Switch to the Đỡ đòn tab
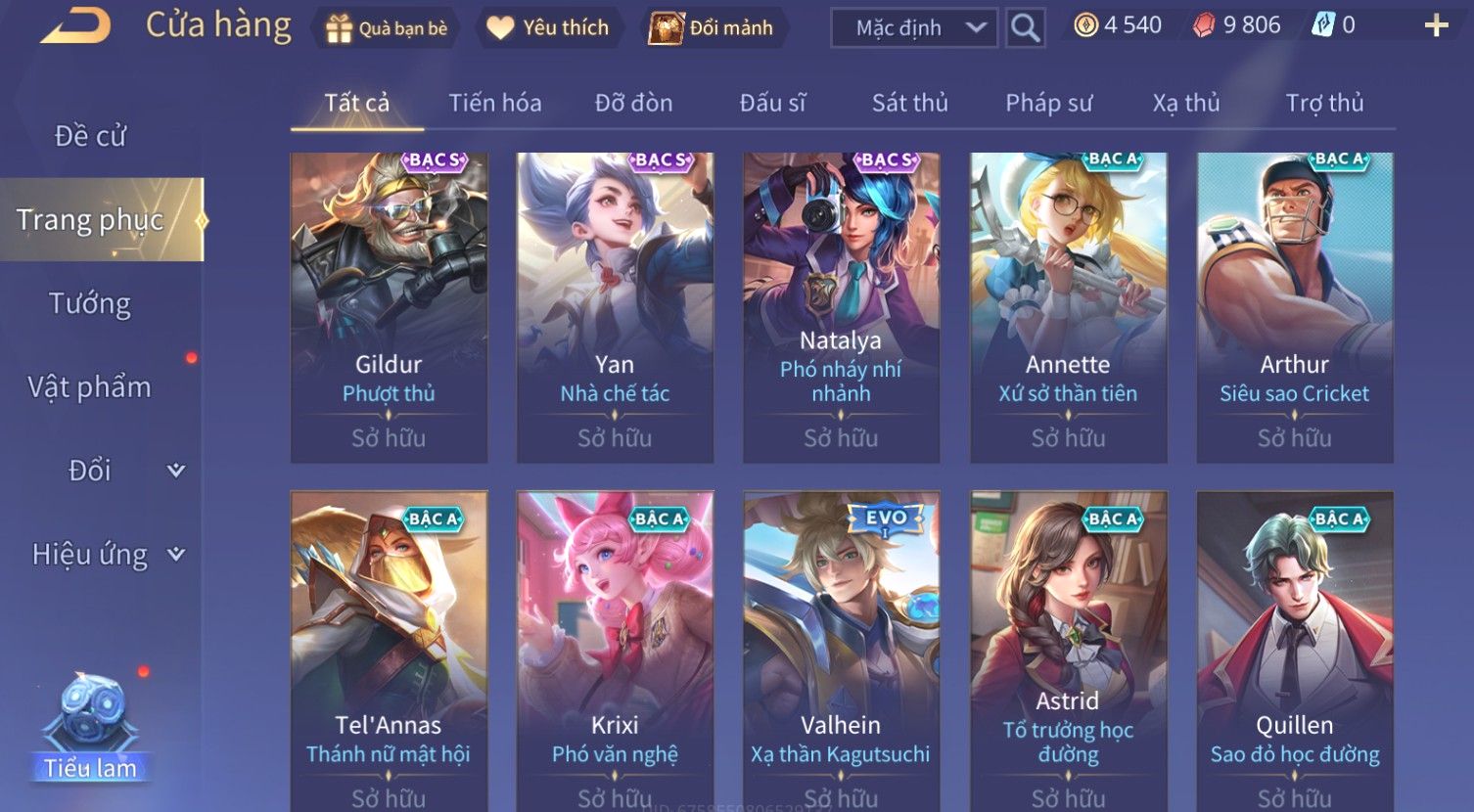 pos(633,103)
